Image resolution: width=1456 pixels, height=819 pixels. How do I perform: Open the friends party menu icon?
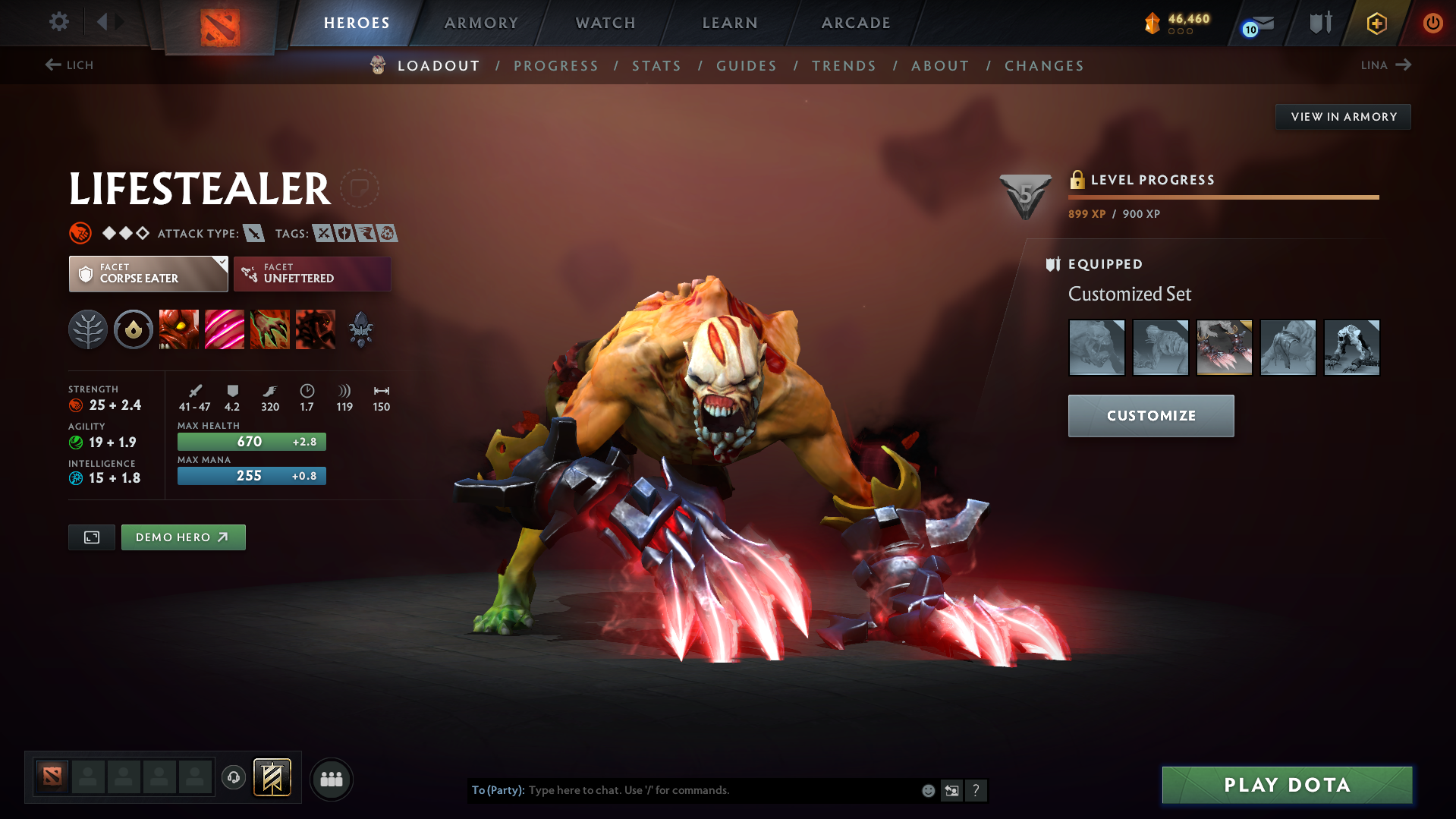point(331,779)
